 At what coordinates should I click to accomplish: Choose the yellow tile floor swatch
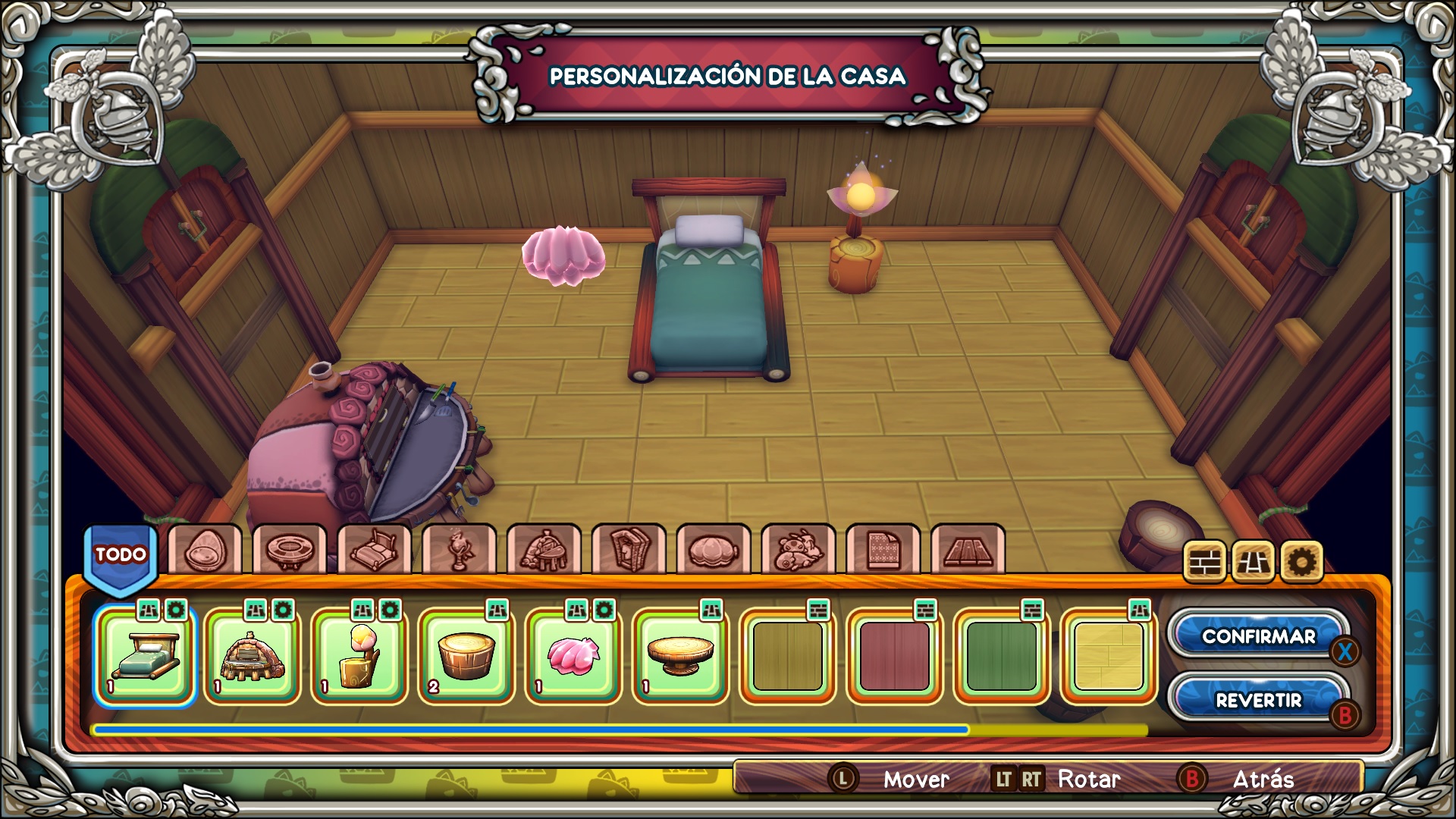pos(1108,657)
